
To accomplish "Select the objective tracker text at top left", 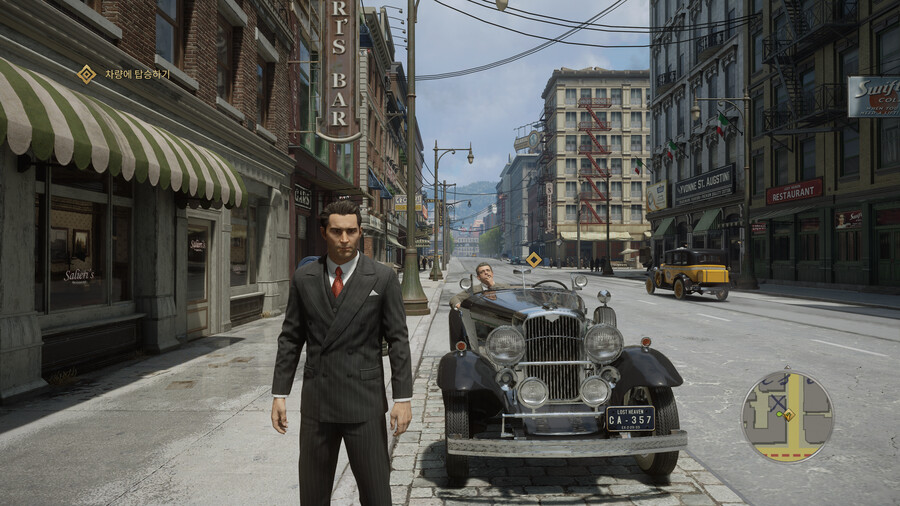I will [x=137, y=74].
